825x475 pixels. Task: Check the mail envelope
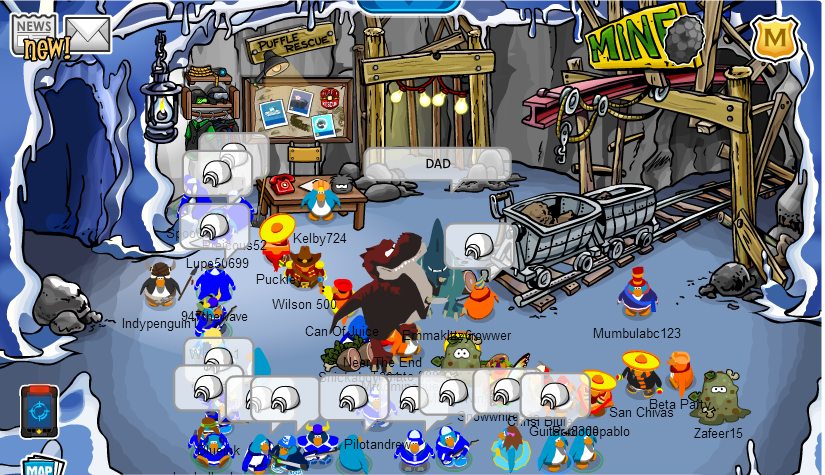(x=88, y=33)
